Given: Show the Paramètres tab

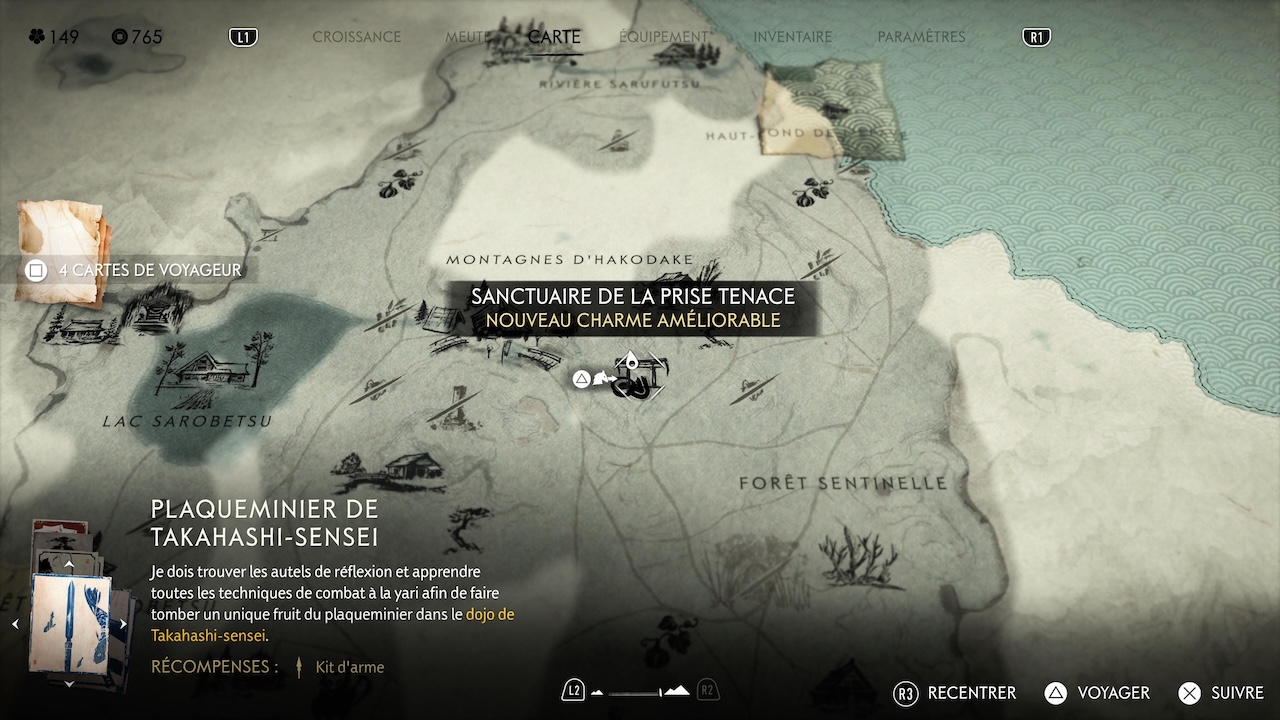Looking at the screenshot, I should click(x=921, y=37).
